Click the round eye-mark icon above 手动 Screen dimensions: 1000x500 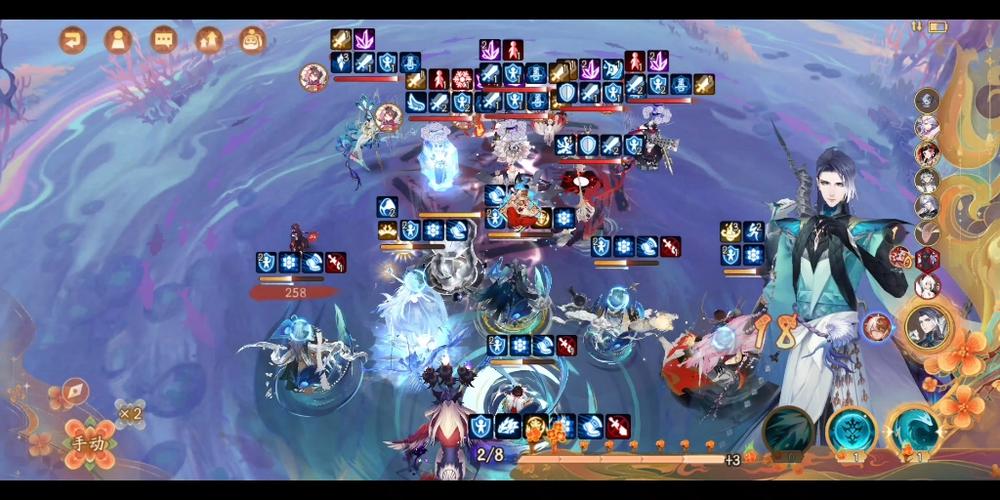click(75, 391)
